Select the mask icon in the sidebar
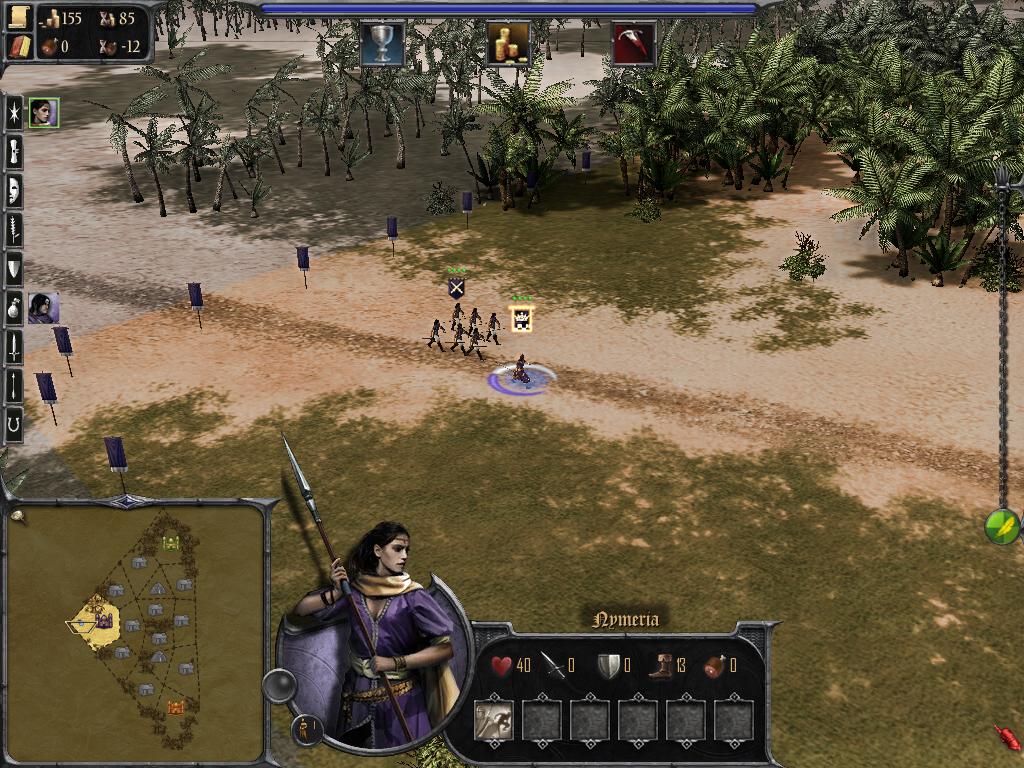The height and width of the screenshot is (768, 1024). pos(14,190)
